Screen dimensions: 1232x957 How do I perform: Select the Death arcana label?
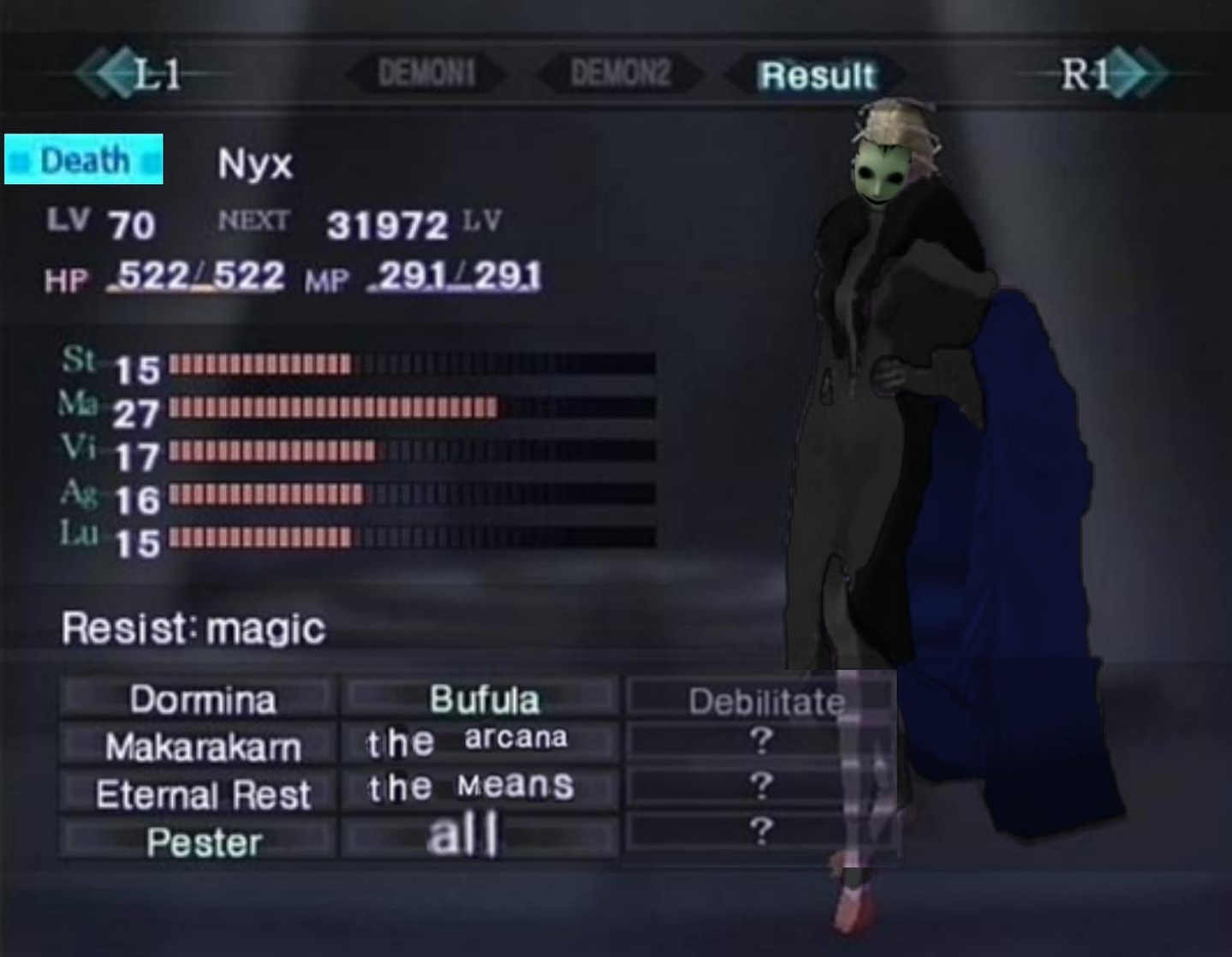click(83, 159)
